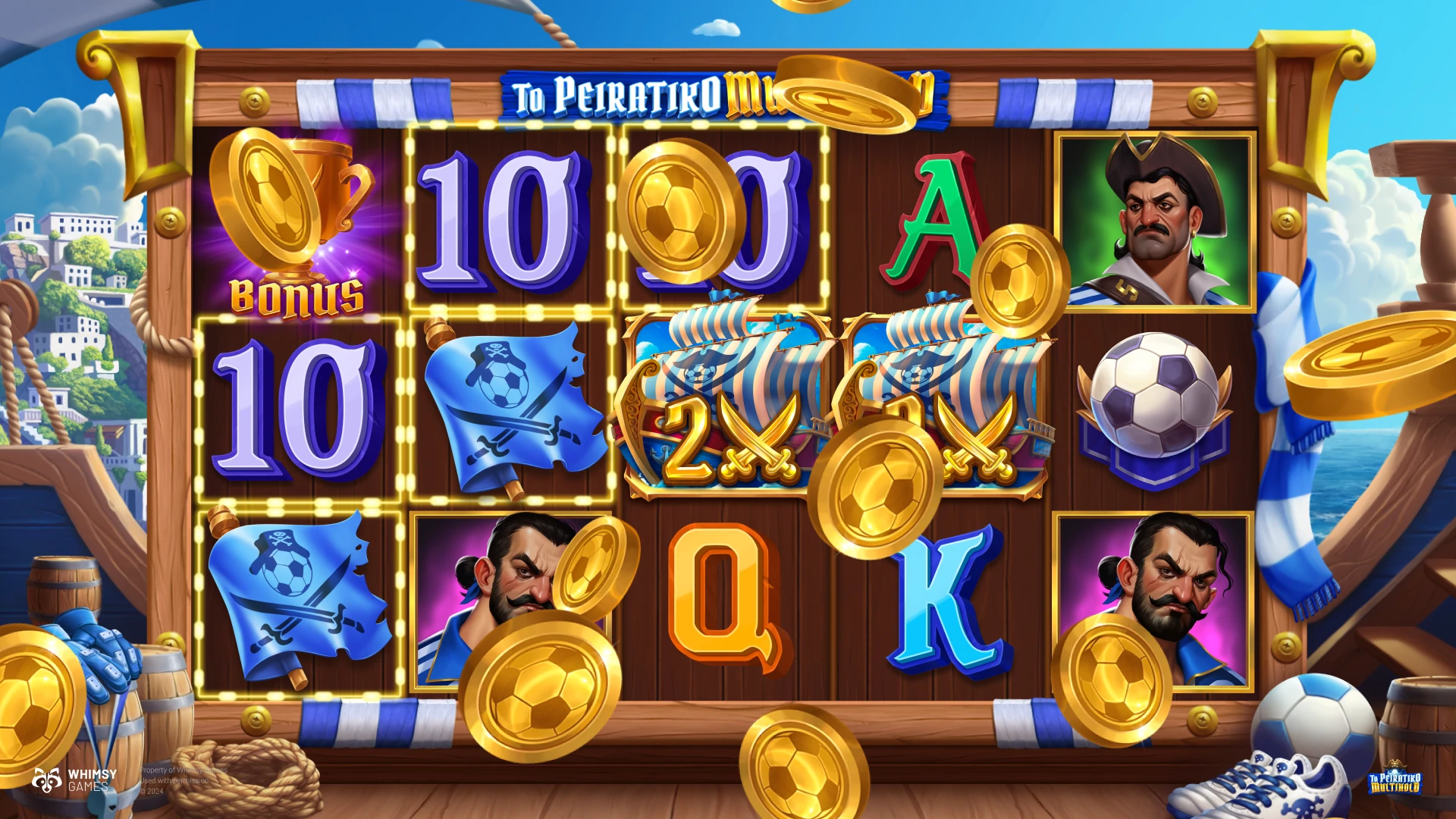Choose the pirate captain with hat symbol
Screen dimensions: 1456x819
point(1155,221)
